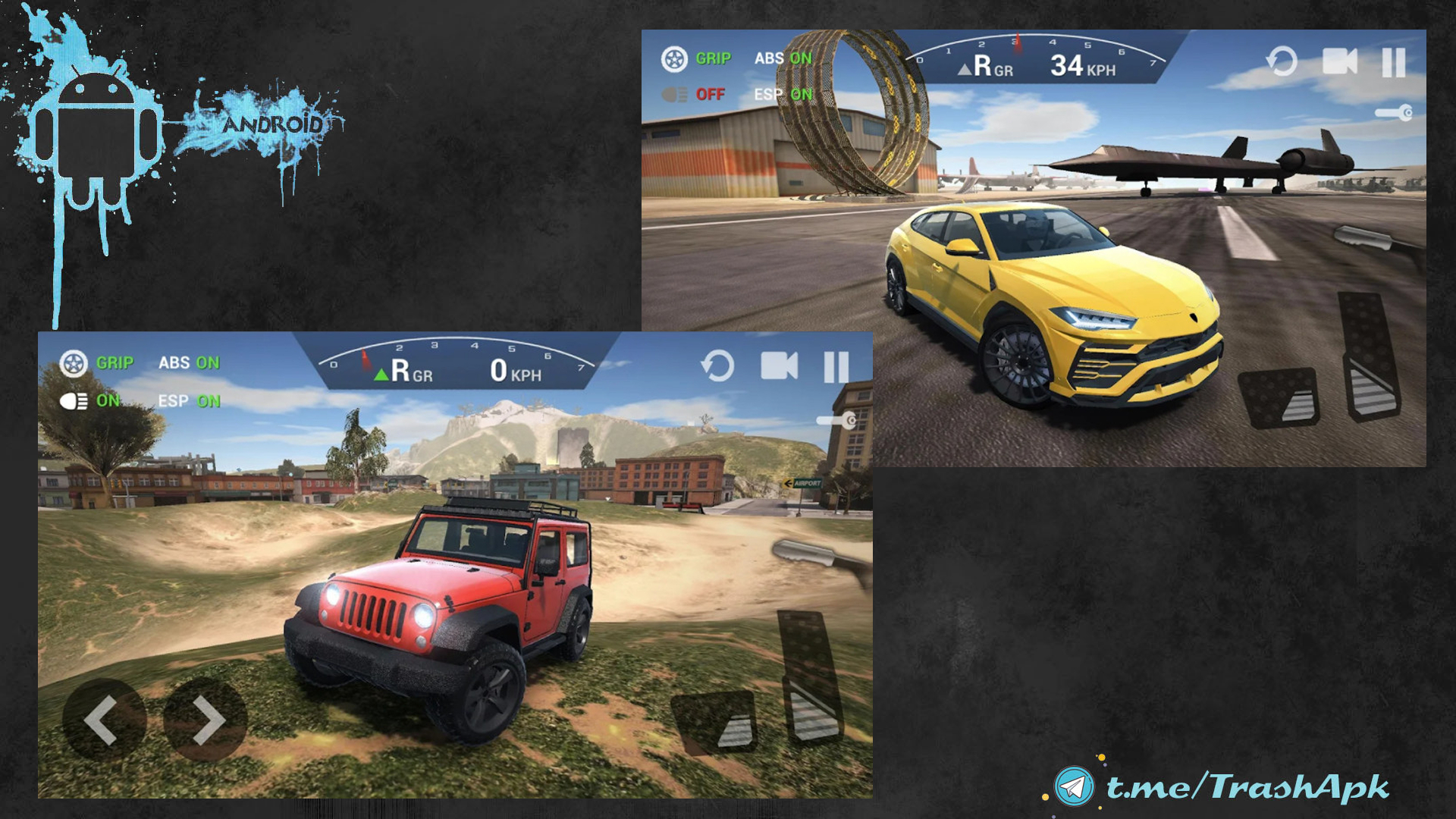Toggle GRIP mode in the red jeep screenshot

[97, 363]
